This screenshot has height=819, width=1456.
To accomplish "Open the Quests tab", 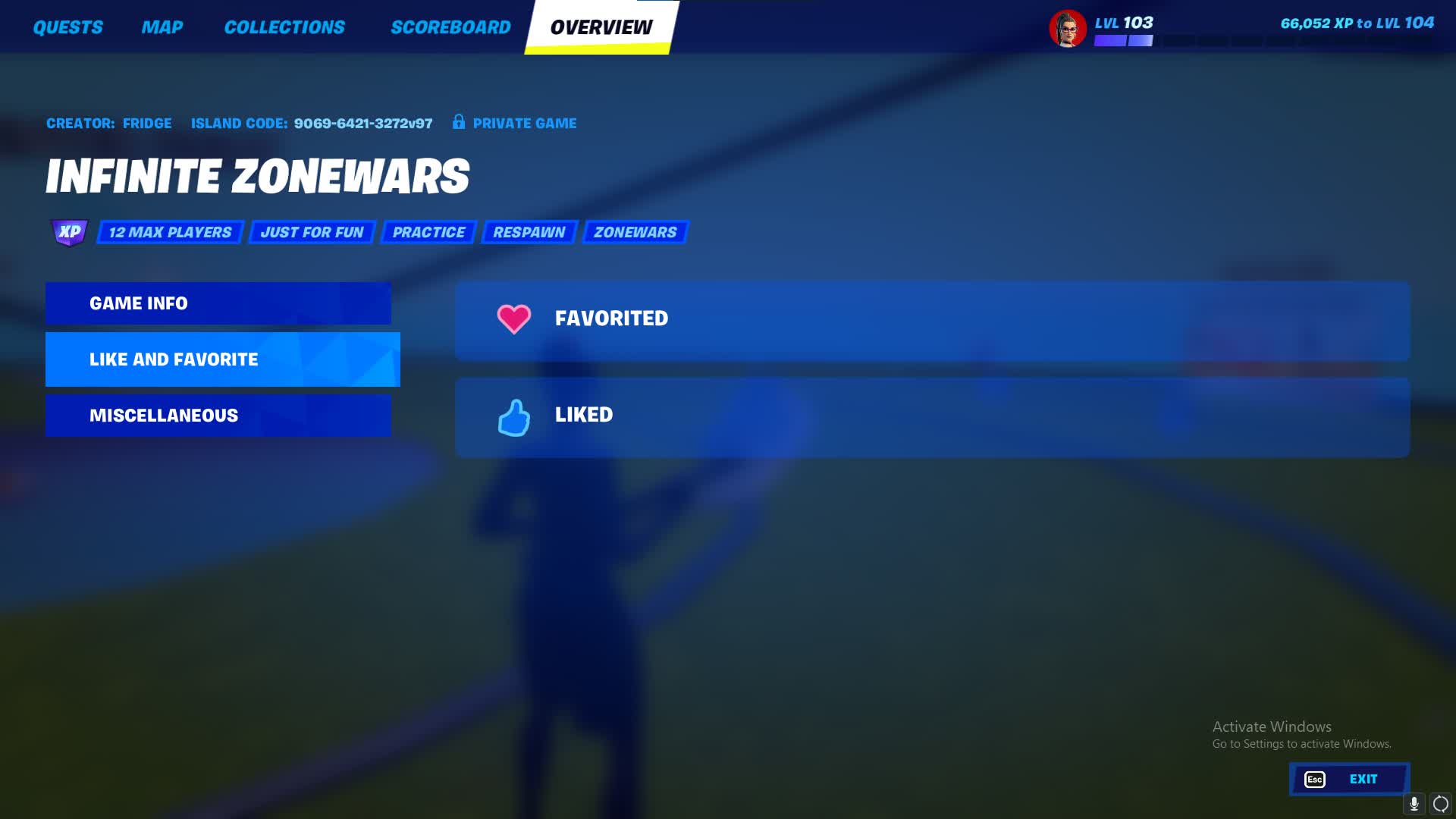I will pyautogui.click(x=67, y=27).
